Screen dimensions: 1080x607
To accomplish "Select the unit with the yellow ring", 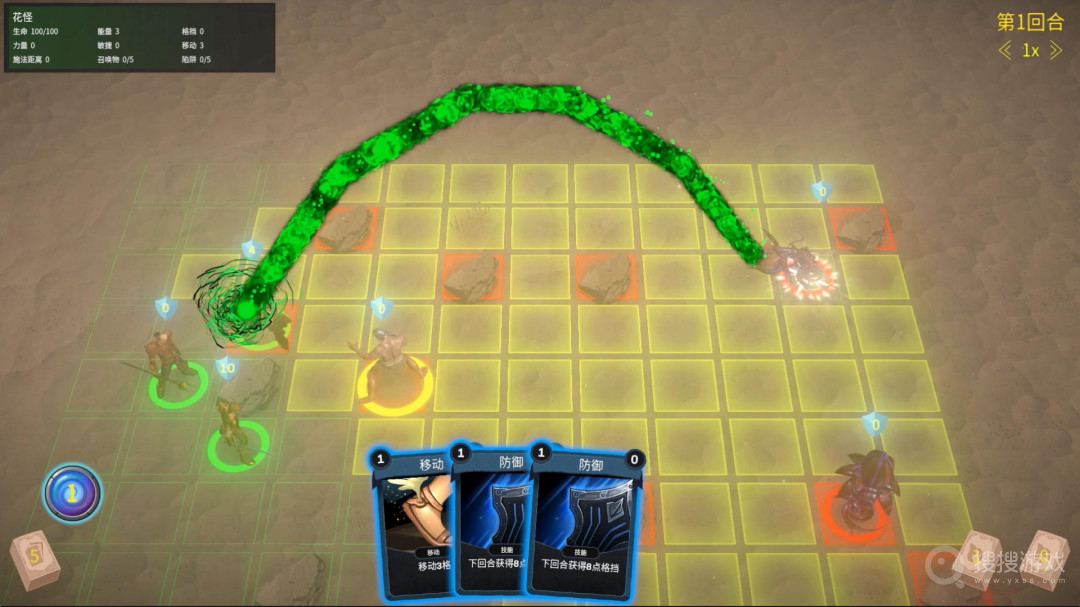I will [393, 370].
